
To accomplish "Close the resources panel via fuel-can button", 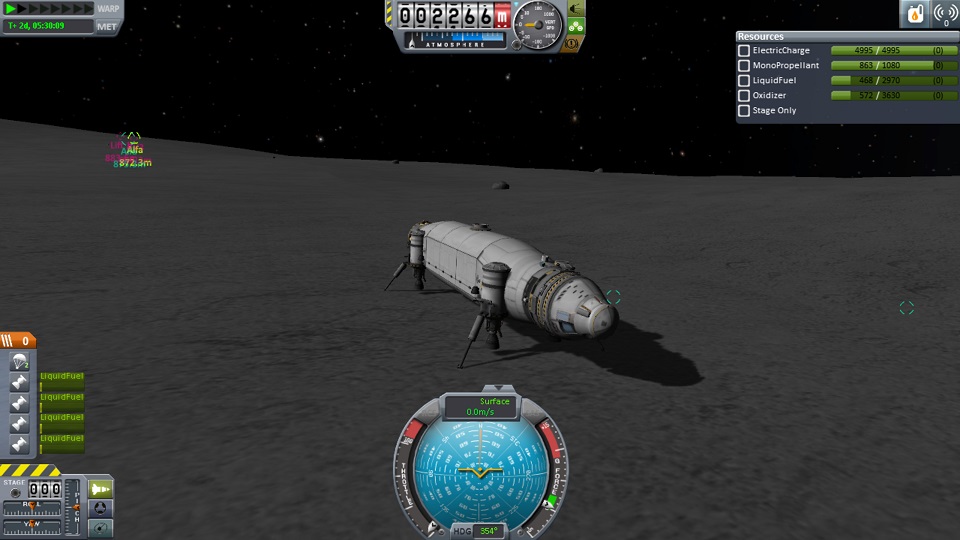I will [915, 14].
